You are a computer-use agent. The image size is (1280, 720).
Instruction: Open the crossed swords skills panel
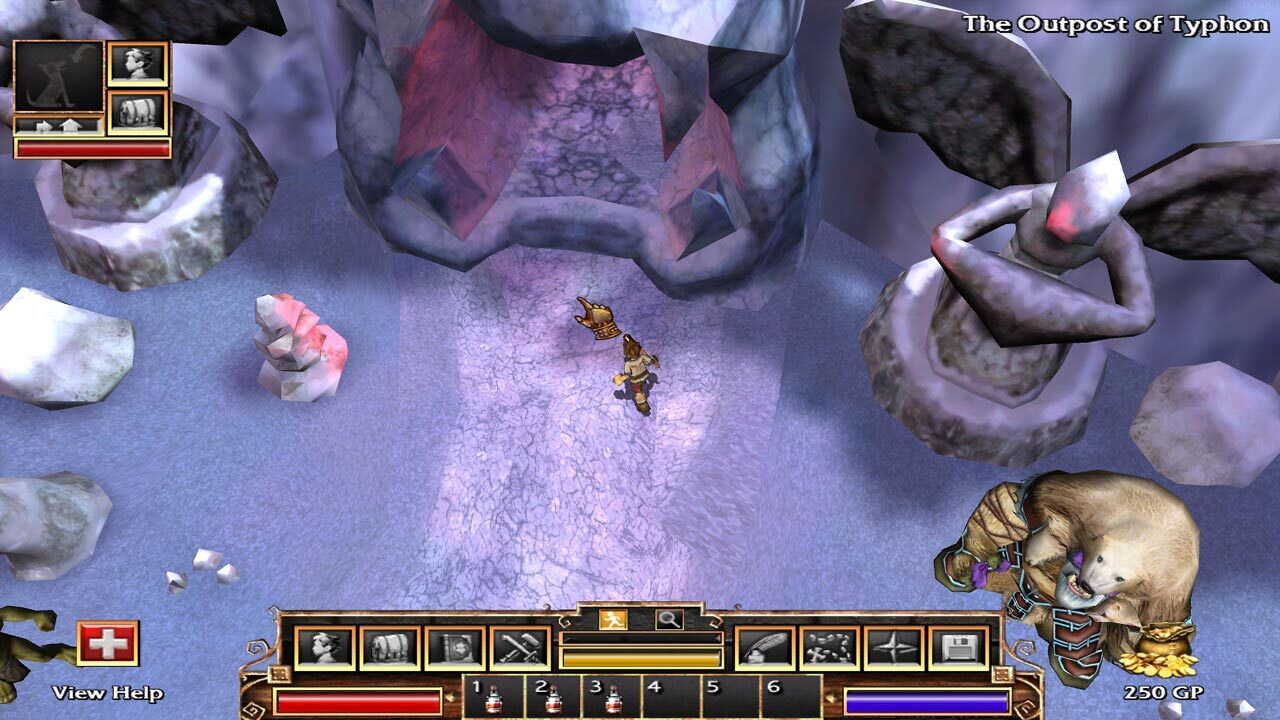pos(520,648)
